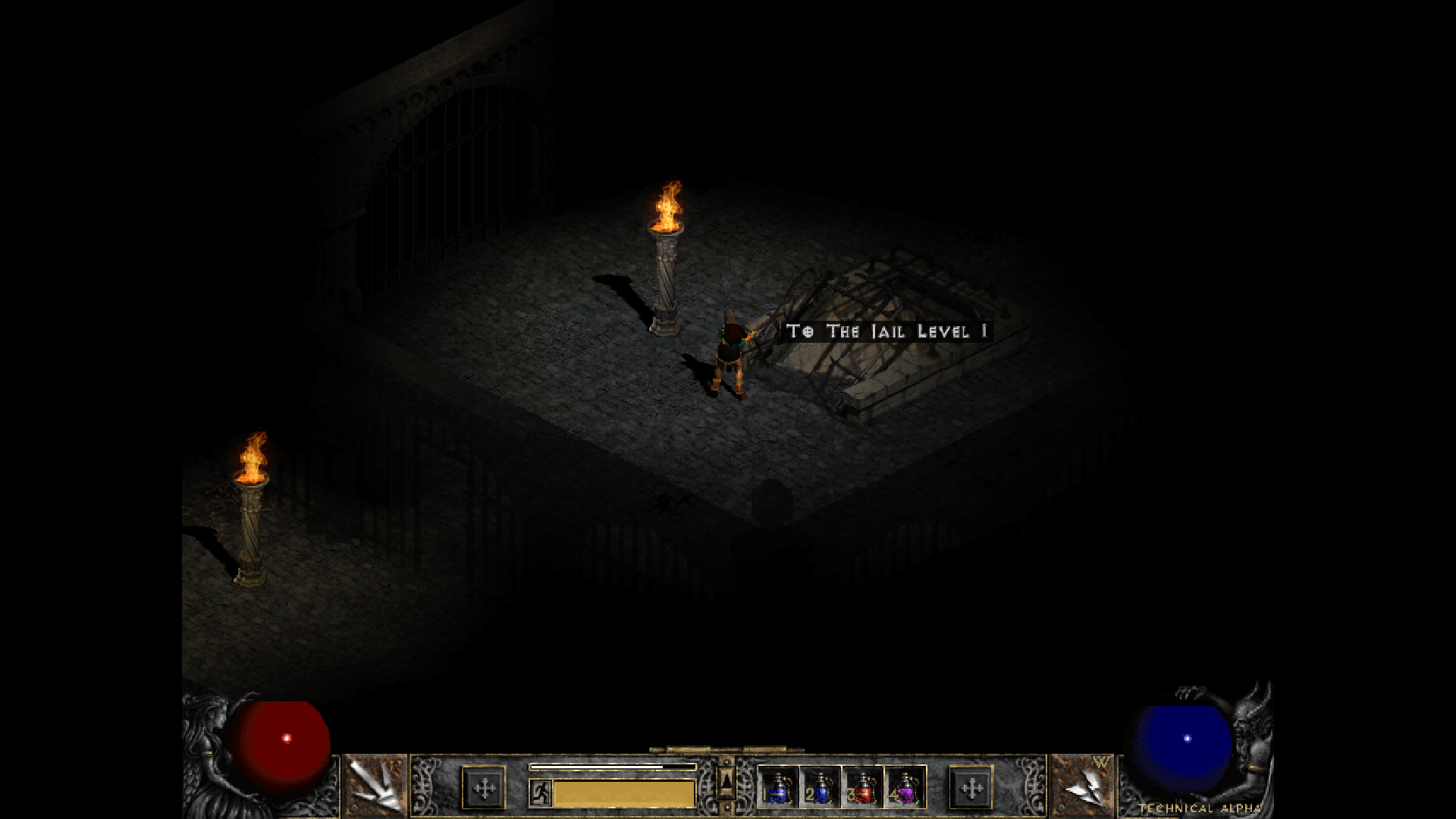Screen dimensions: 1456x819
Task: Drink the purple rejuvenation potion in slot 4
Action: coord(905,788)
